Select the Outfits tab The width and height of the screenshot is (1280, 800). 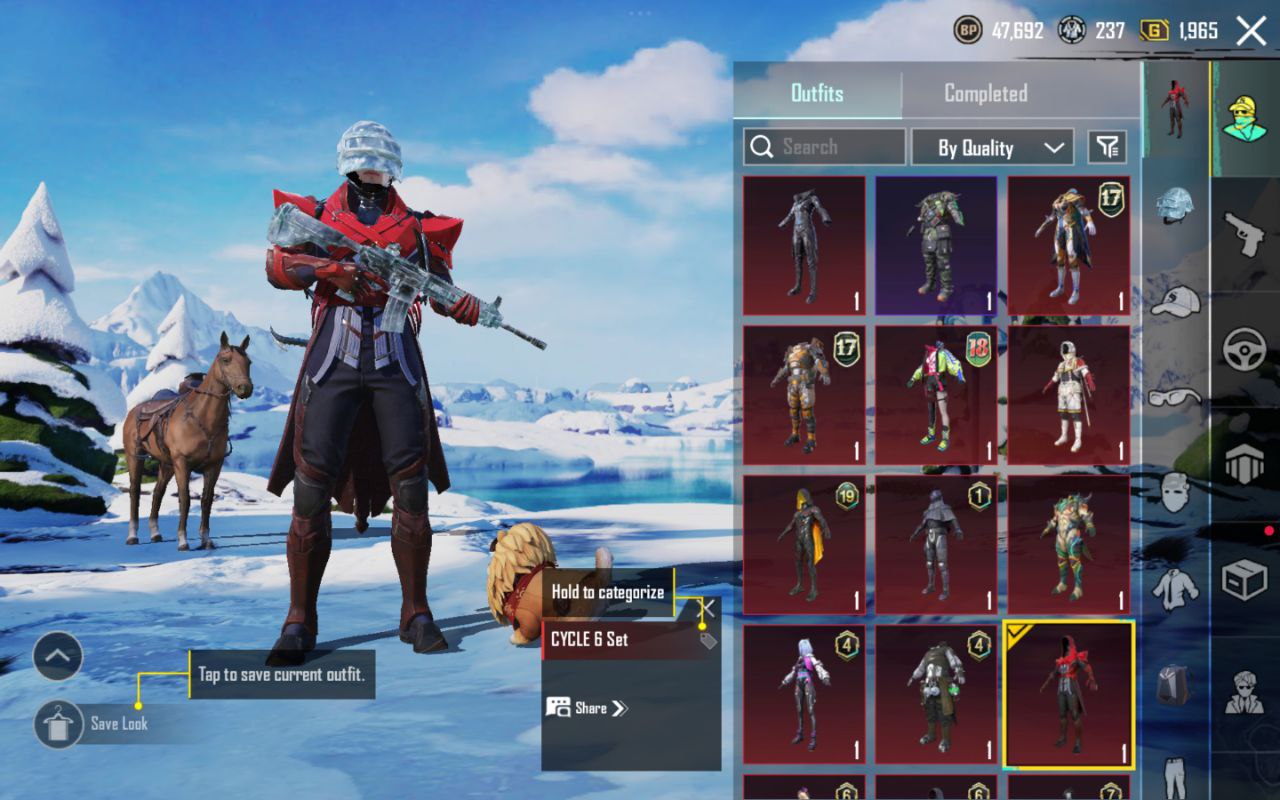click(x=817, y=94)
